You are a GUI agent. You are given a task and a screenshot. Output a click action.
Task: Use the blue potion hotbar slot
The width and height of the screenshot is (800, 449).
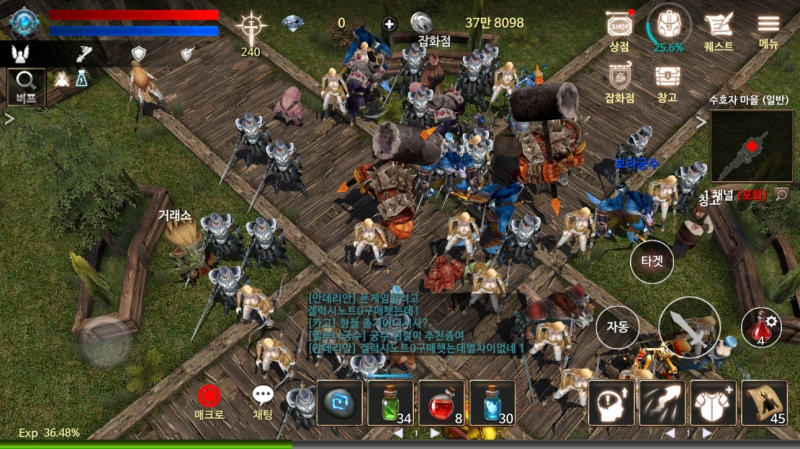pos(492,403)
